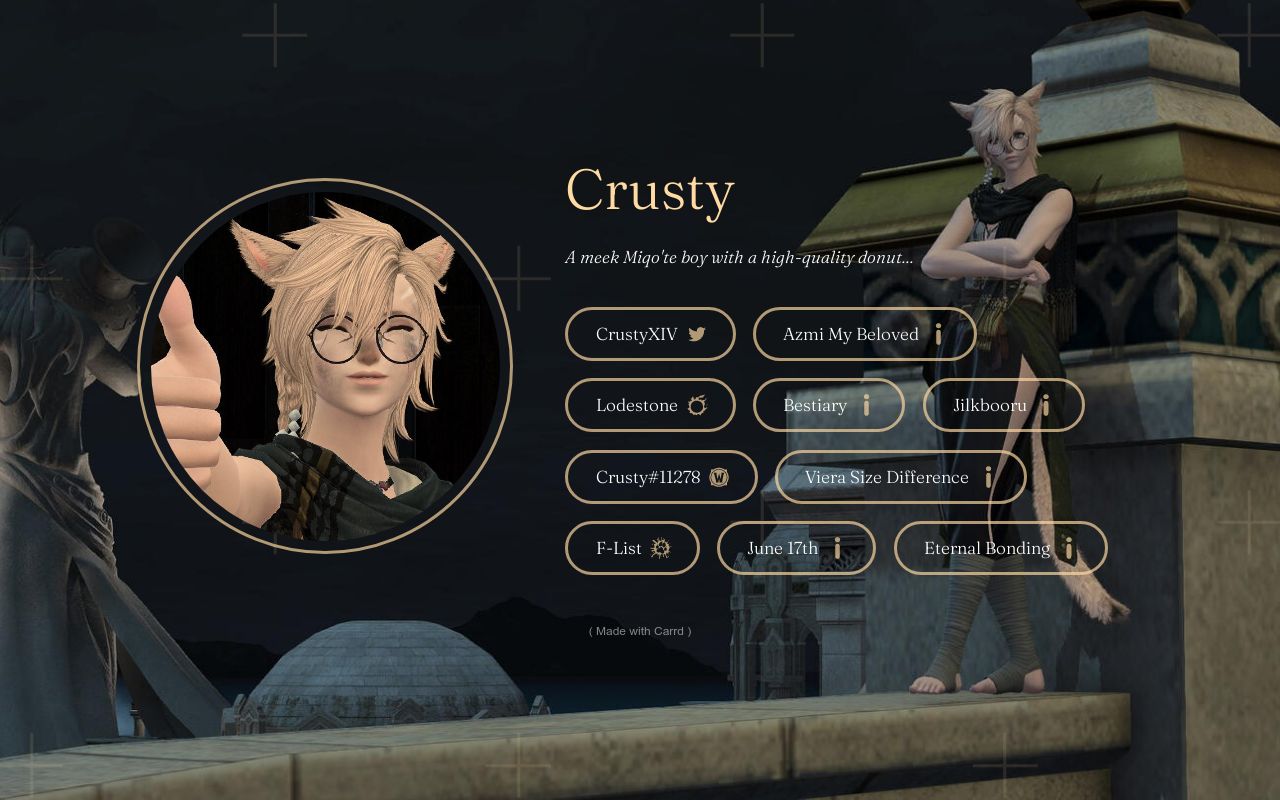The height and width of the screenshot is (800, 1280).
Task: Open the Jilkbooru button
Action: click(x=1003, y=405)
